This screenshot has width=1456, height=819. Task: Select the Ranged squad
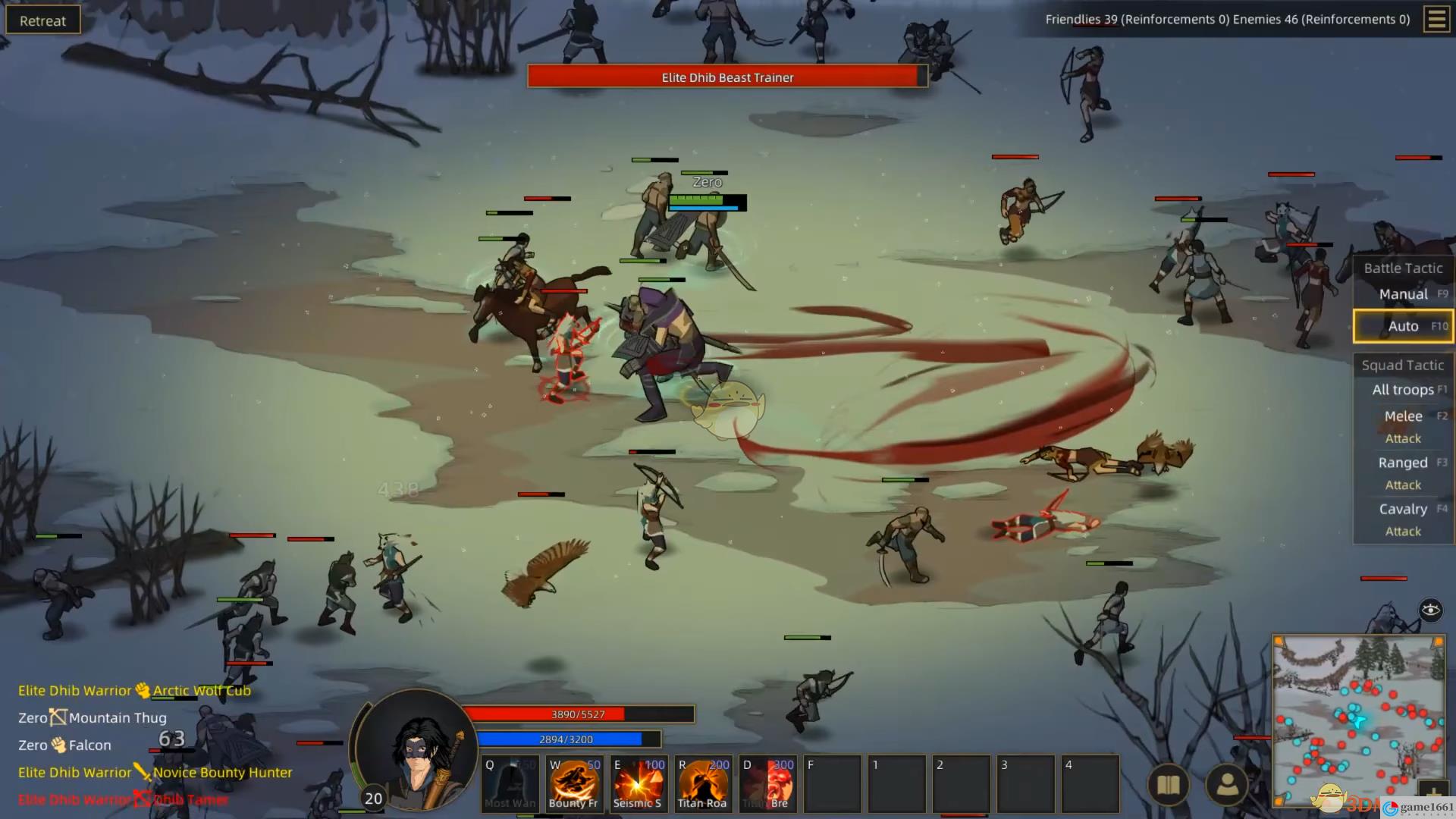pyautogui.click(x=1403, y=463)
